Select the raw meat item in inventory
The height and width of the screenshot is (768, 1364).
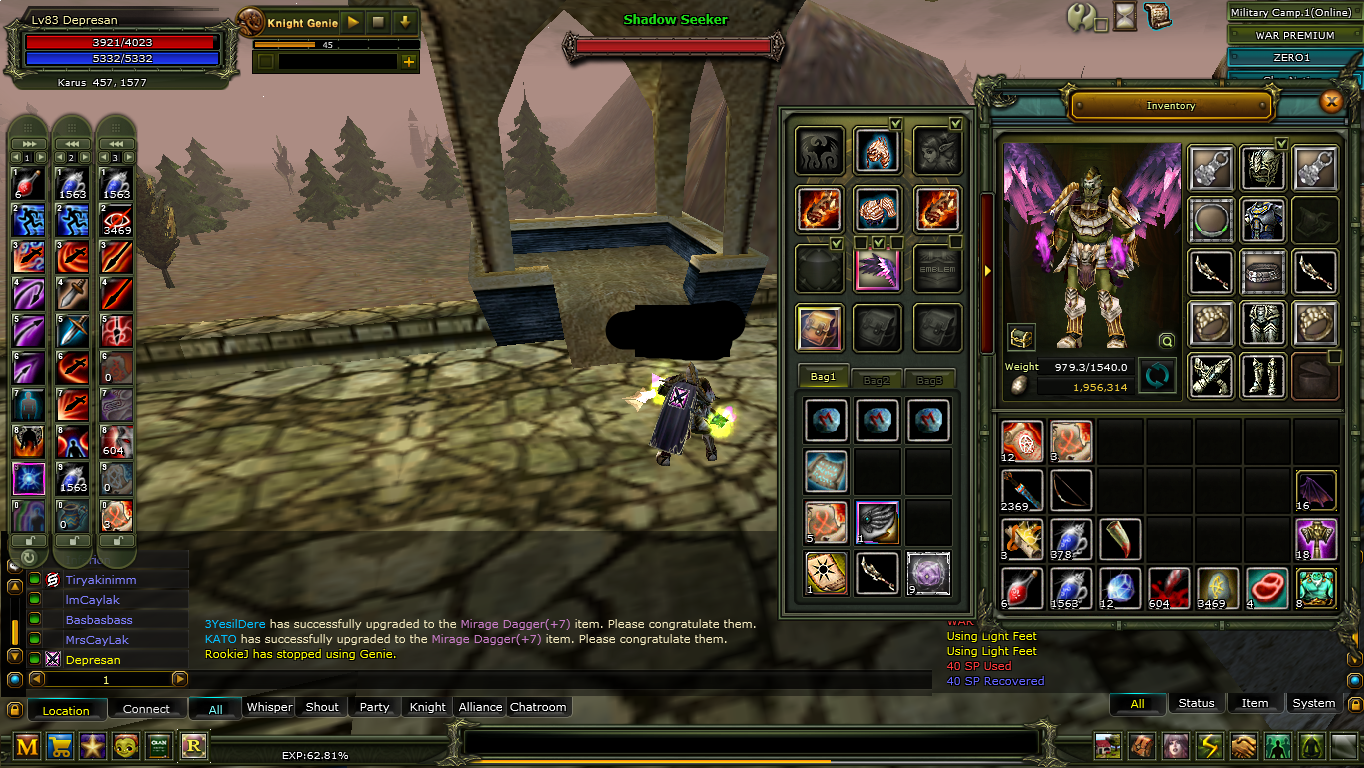1268,588
